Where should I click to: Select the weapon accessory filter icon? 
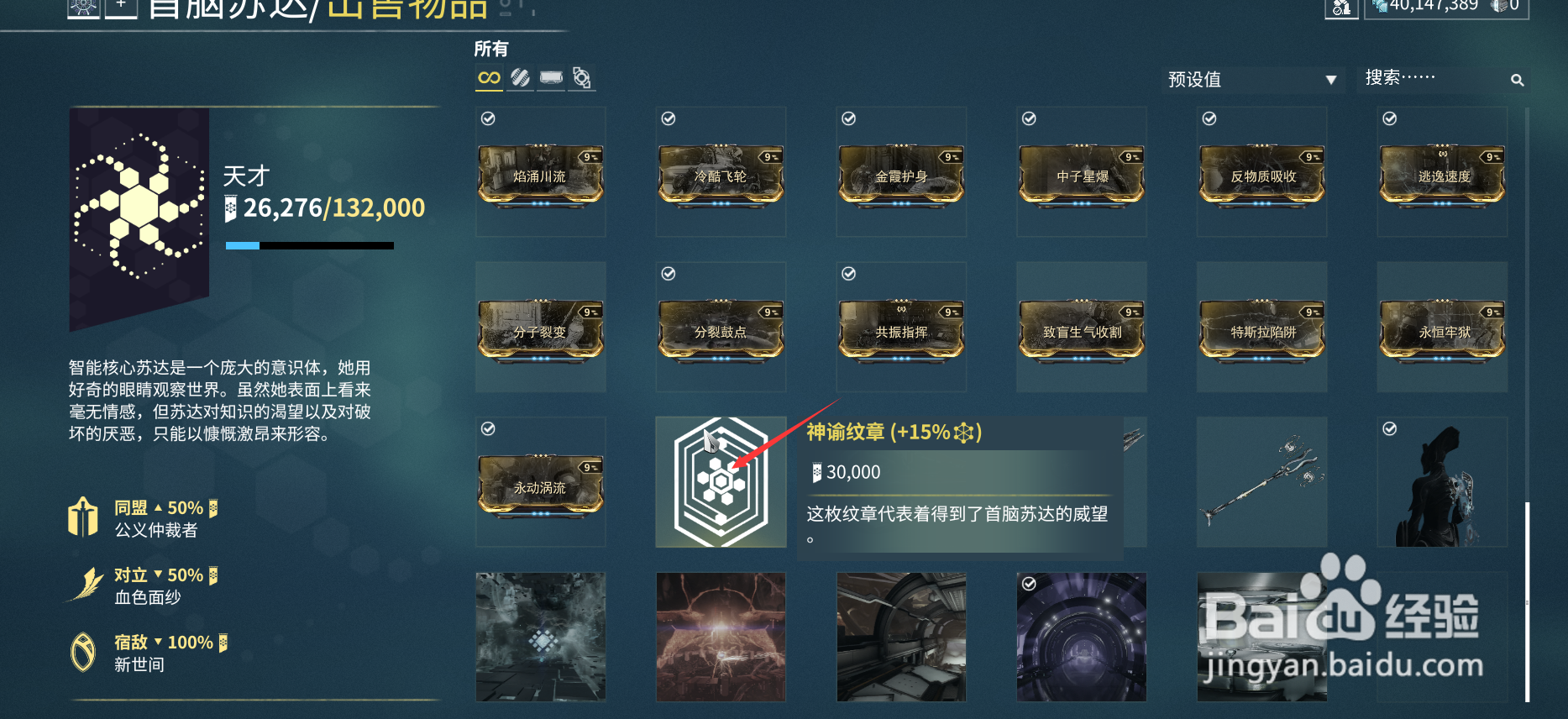point(582,77)
